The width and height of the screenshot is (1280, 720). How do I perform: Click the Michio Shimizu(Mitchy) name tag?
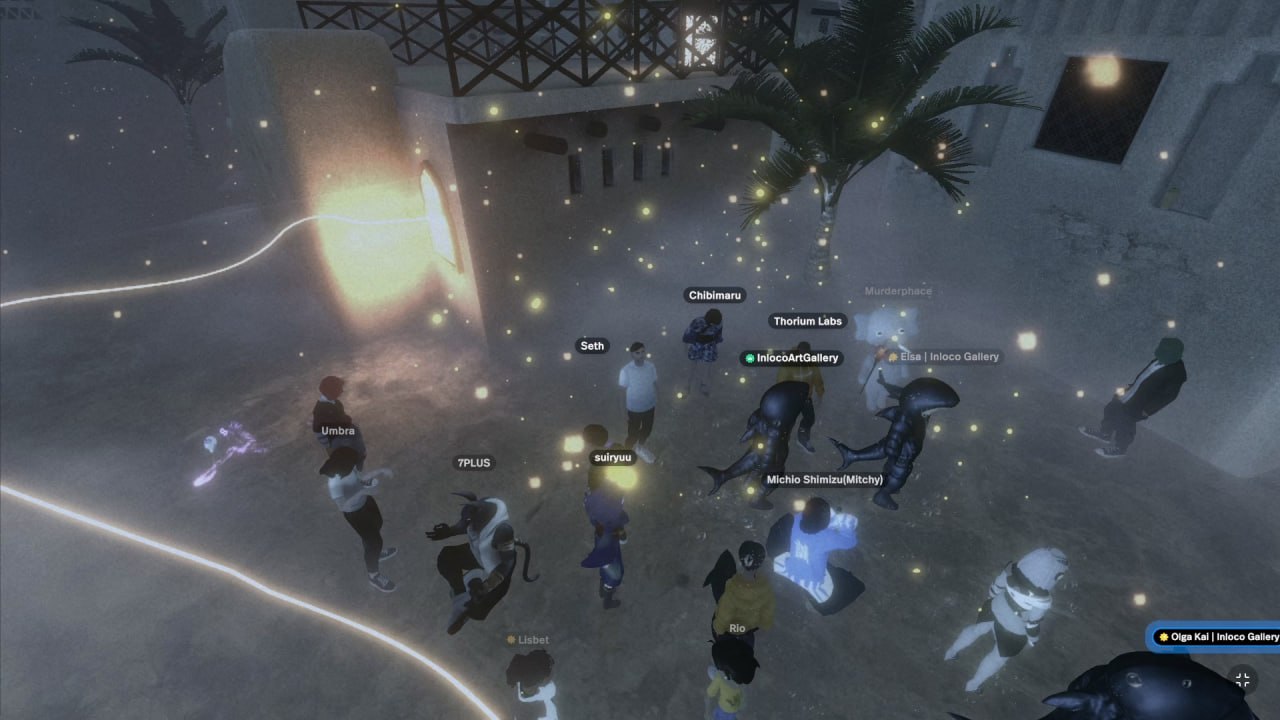point(824,480)
